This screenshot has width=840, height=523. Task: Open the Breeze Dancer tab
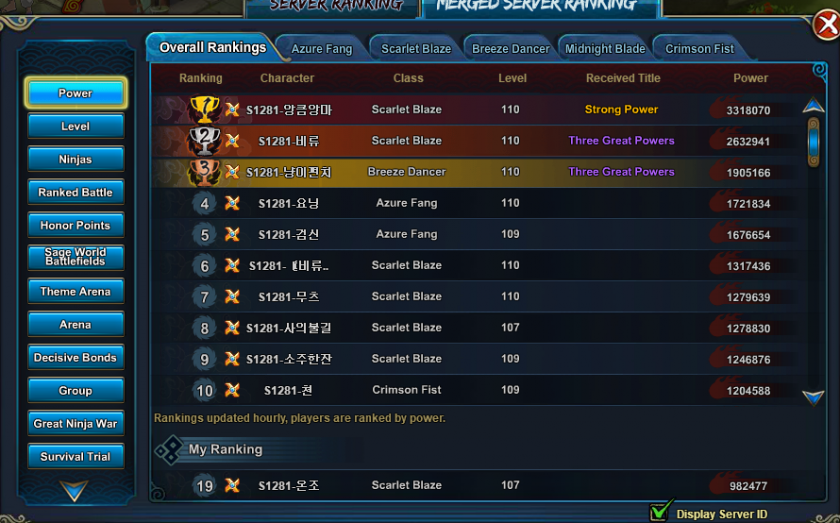[x=510, y=49]
